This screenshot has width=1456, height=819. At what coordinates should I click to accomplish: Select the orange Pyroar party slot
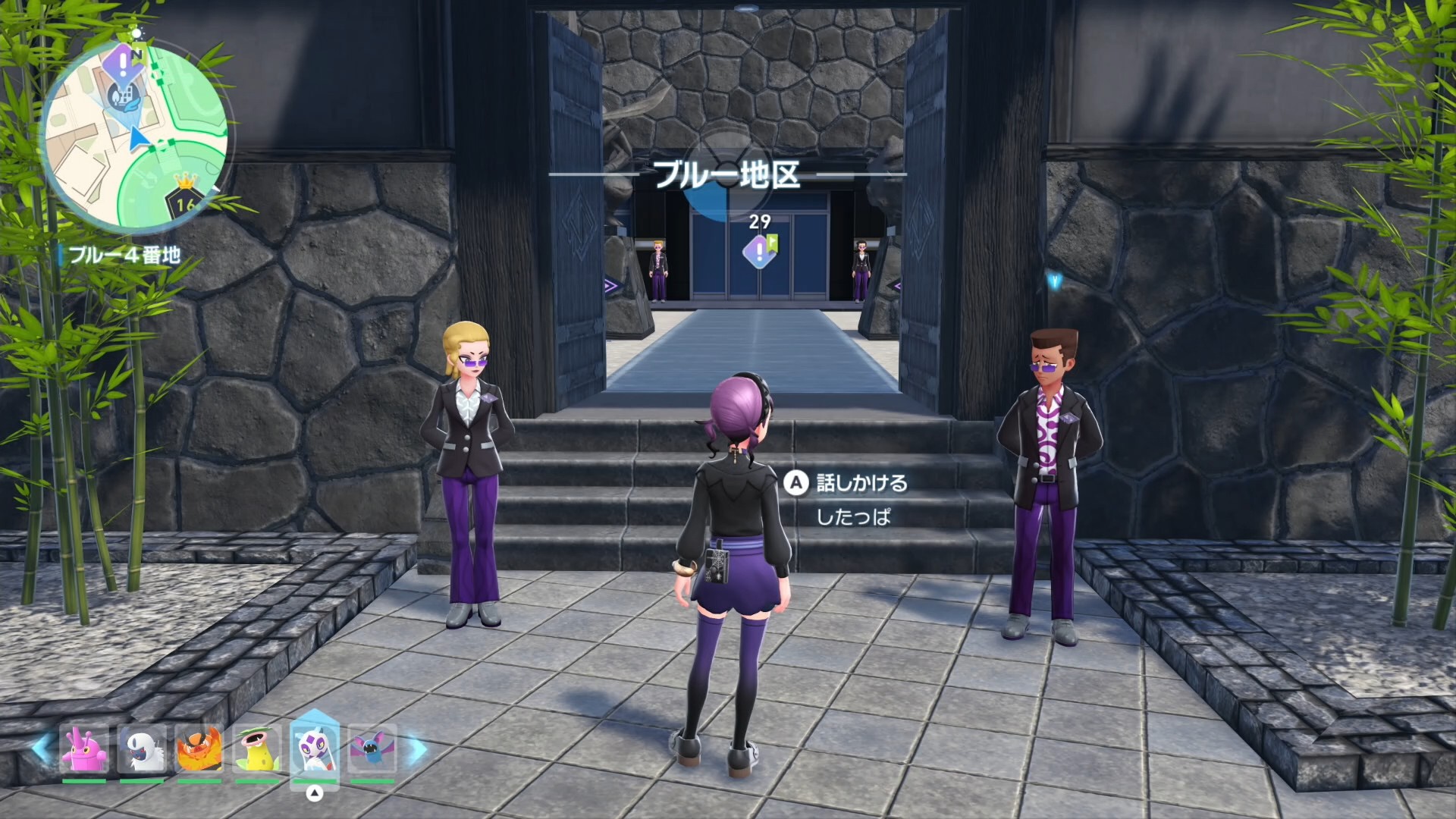tap(199, 749)
